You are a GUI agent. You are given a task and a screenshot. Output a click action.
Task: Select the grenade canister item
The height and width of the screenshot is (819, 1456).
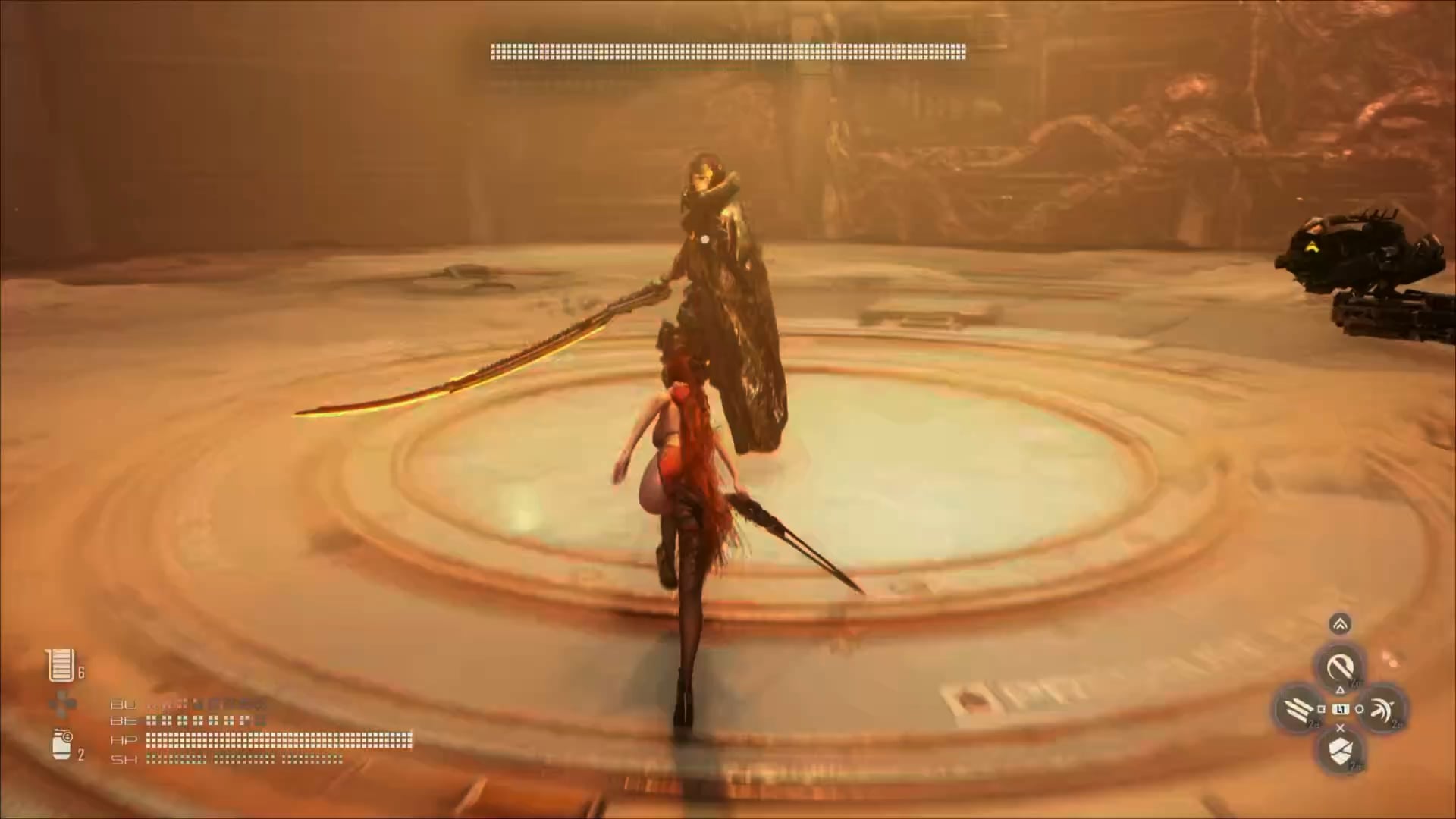(x=62, y=745)
